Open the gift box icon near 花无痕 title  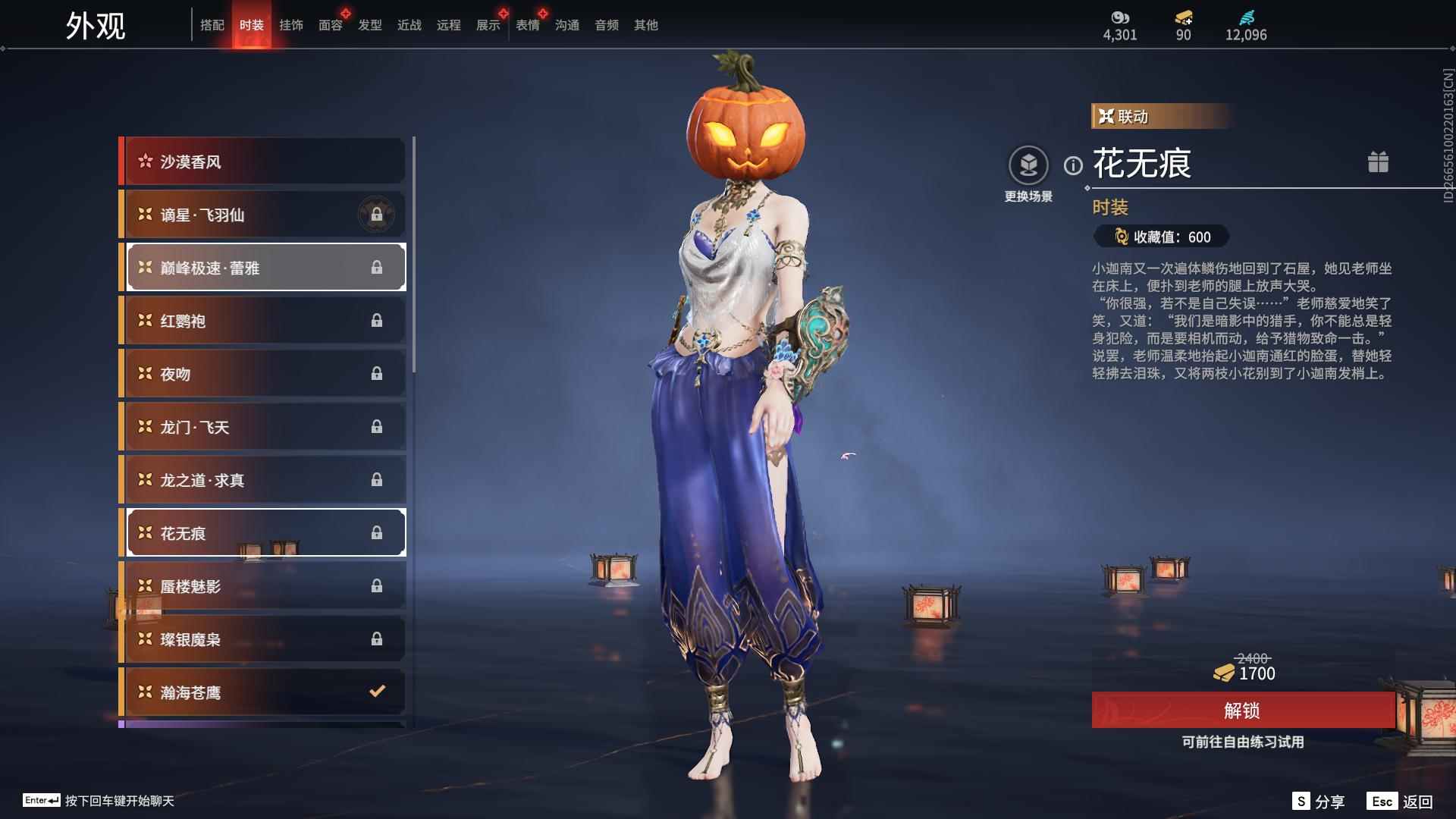[1379, 162]
